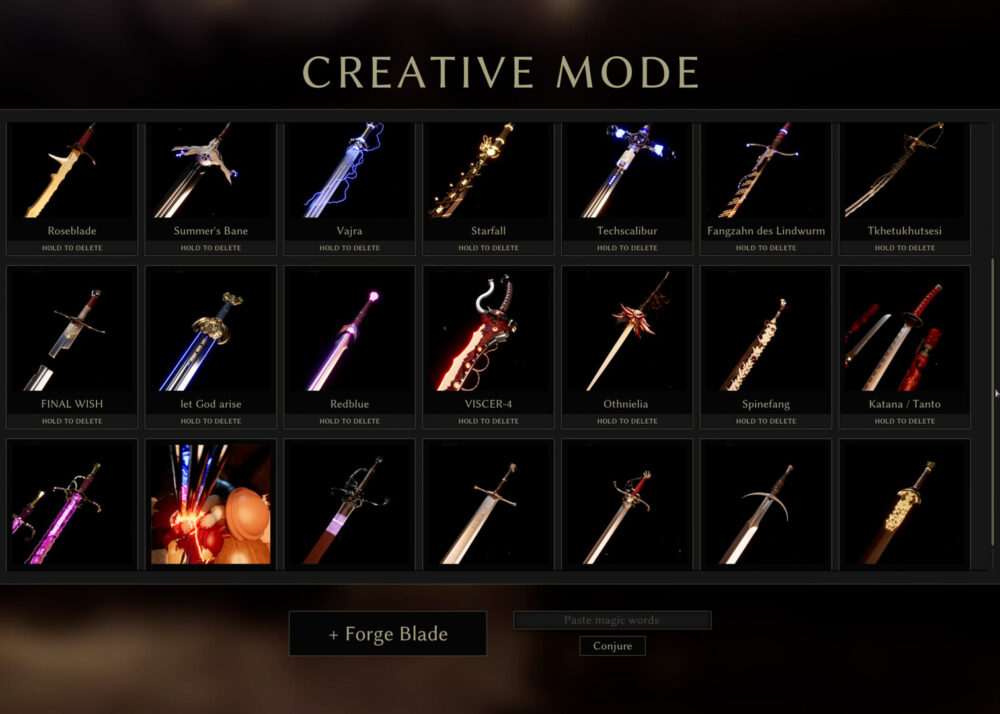Select the Starfall blade thumbnail

(488, 171)
